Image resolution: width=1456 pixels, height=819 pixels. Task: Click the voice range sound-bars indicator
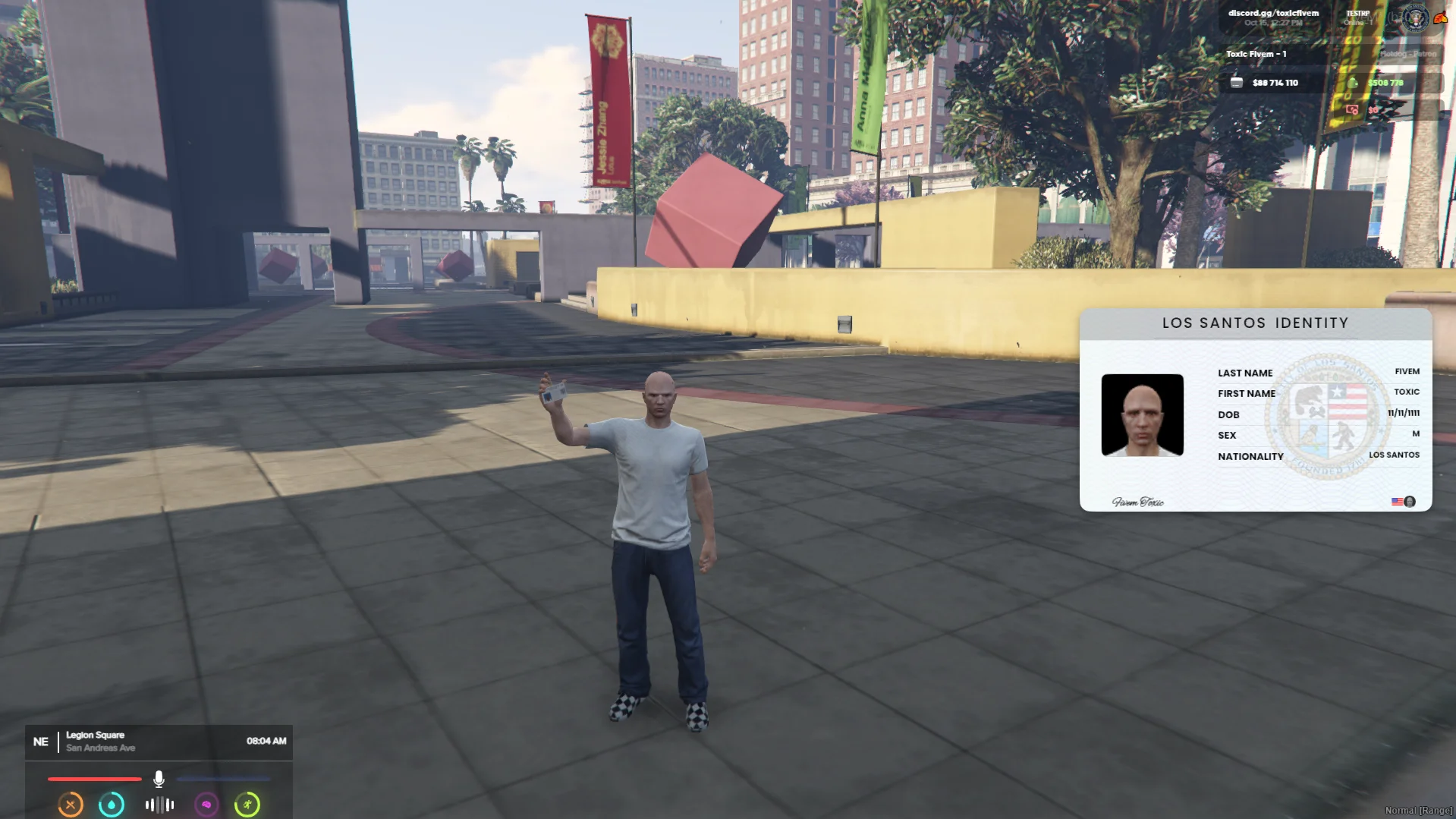159,805
